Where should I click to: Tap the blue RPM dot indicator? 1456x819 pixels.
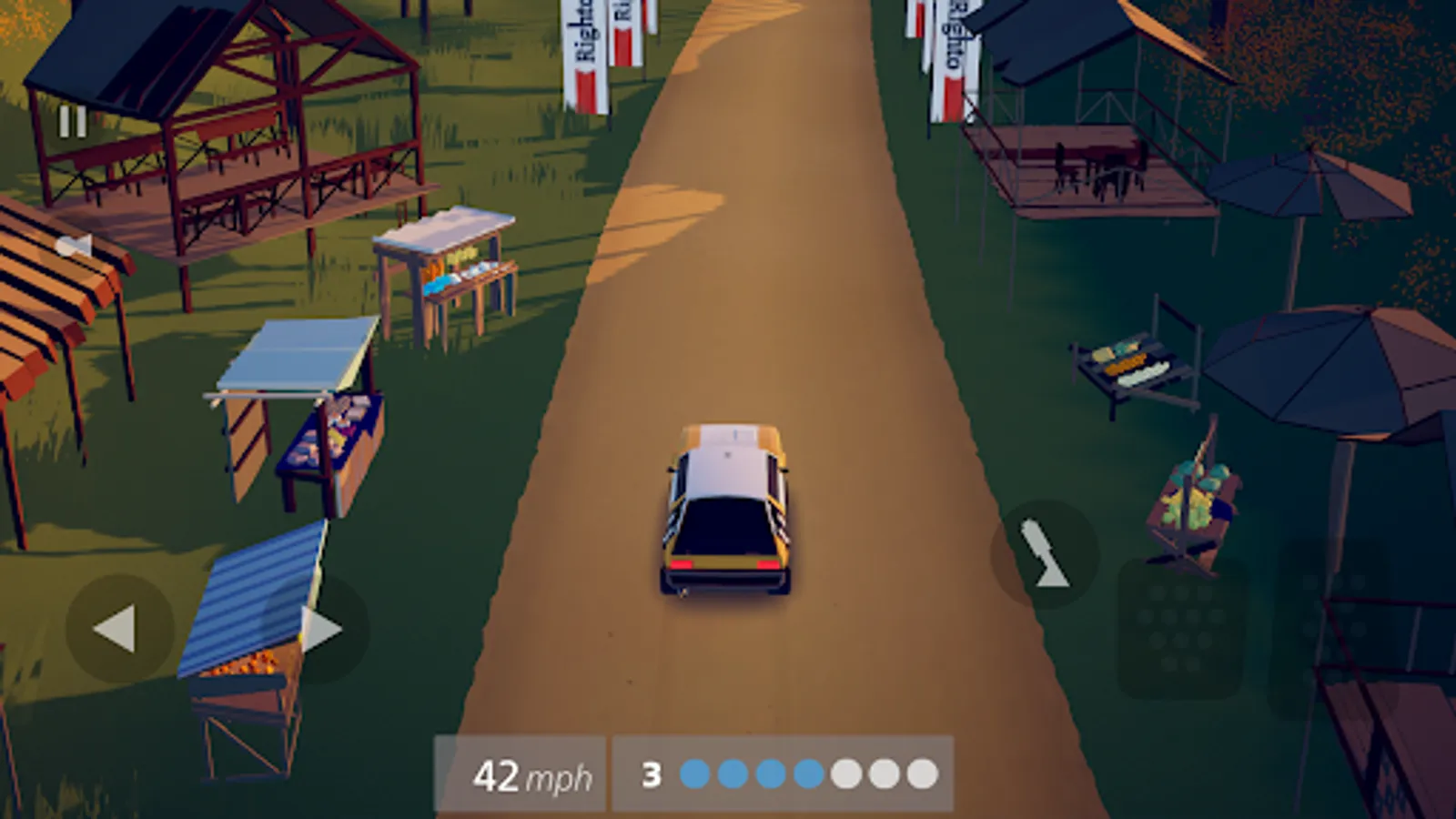tap(697, 773)
